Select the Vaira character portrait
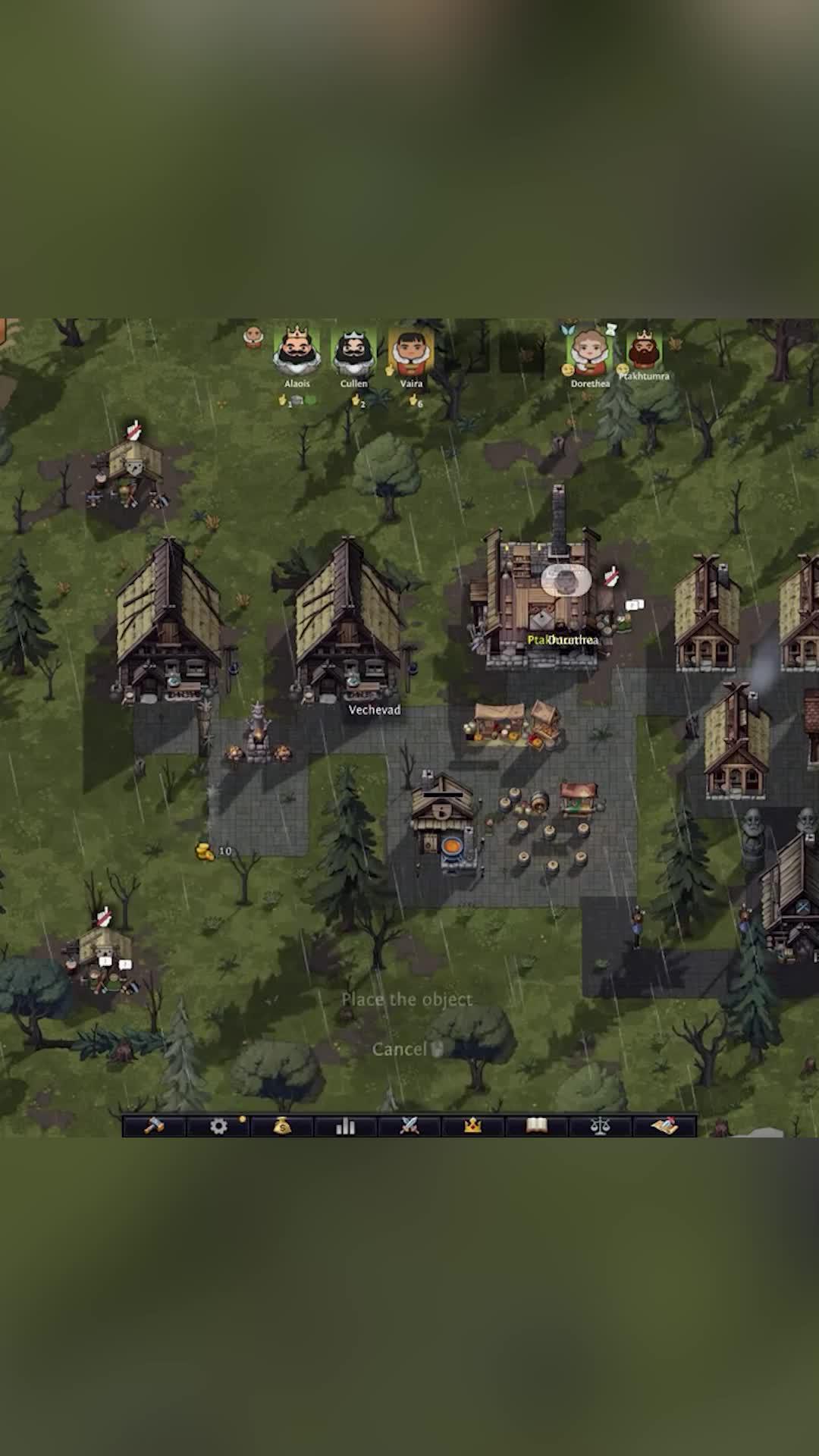Viewport: 819px width, 1456px height. [x=411, y=353]
